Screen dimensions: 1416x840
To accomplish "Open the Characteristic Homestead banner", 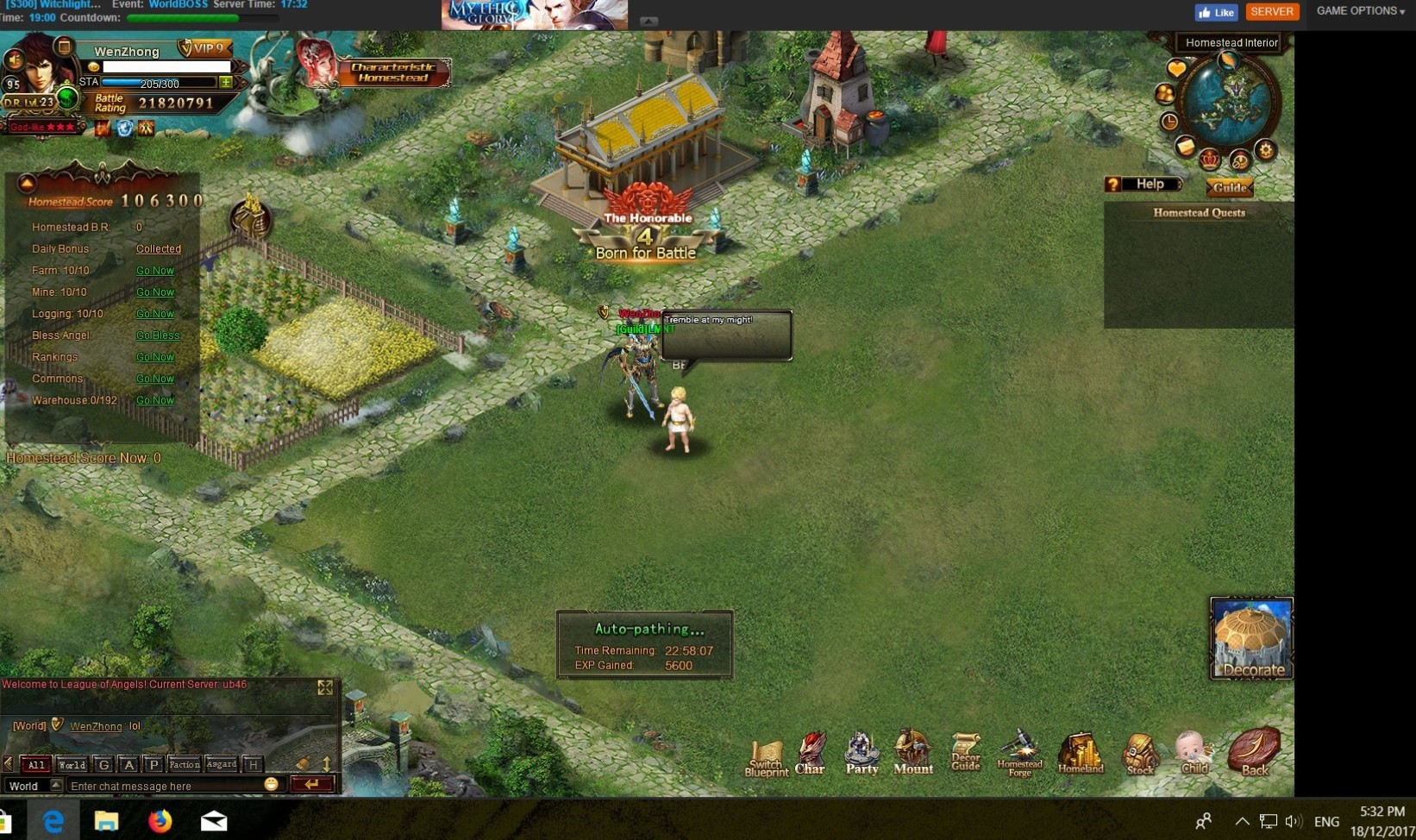I will pyautogui.click(x=392, y=72).
